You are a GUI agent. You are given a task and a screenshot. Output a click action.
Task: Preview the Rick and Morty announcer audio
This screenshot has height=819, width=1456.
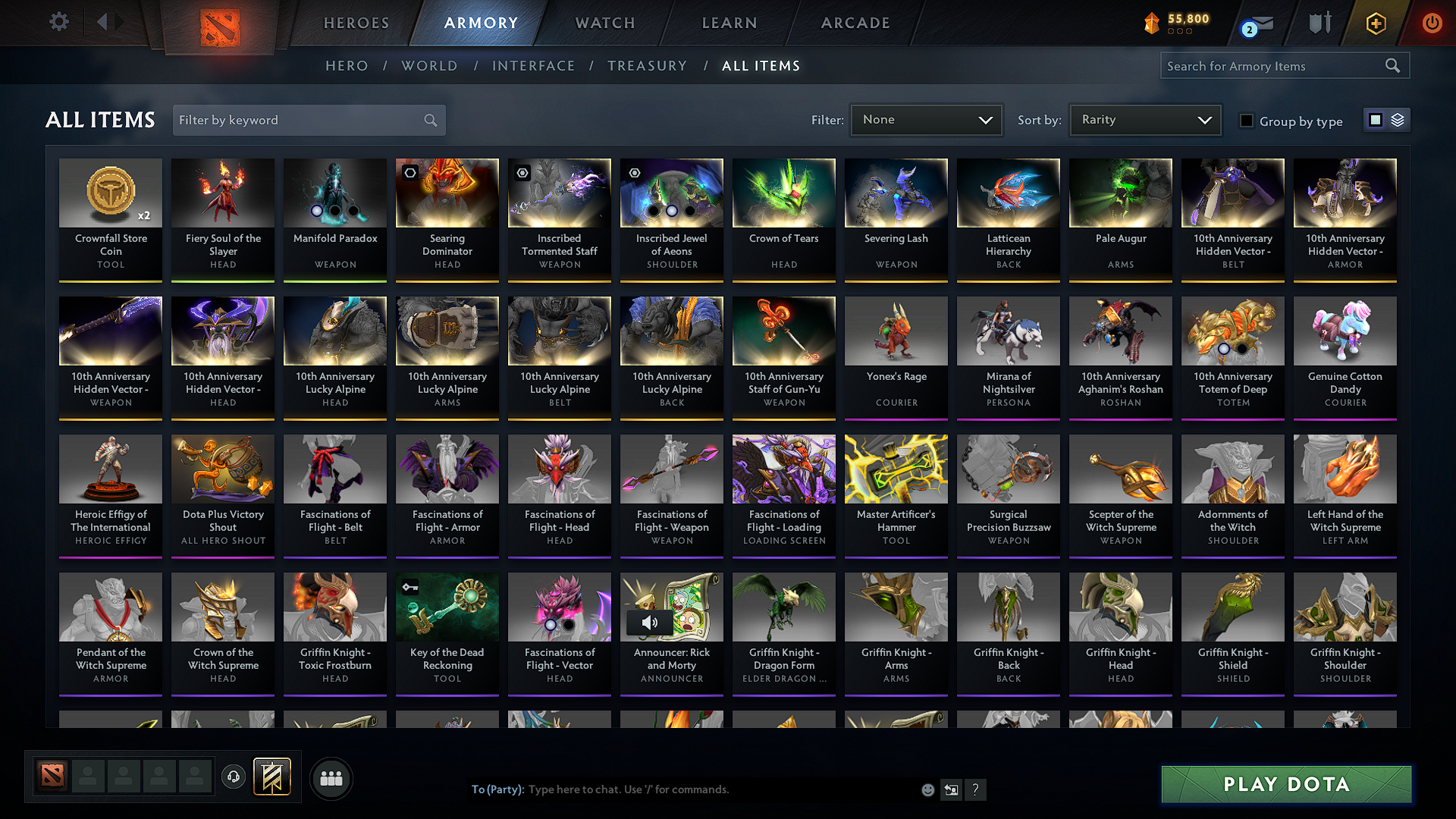(x=651, y=622)
